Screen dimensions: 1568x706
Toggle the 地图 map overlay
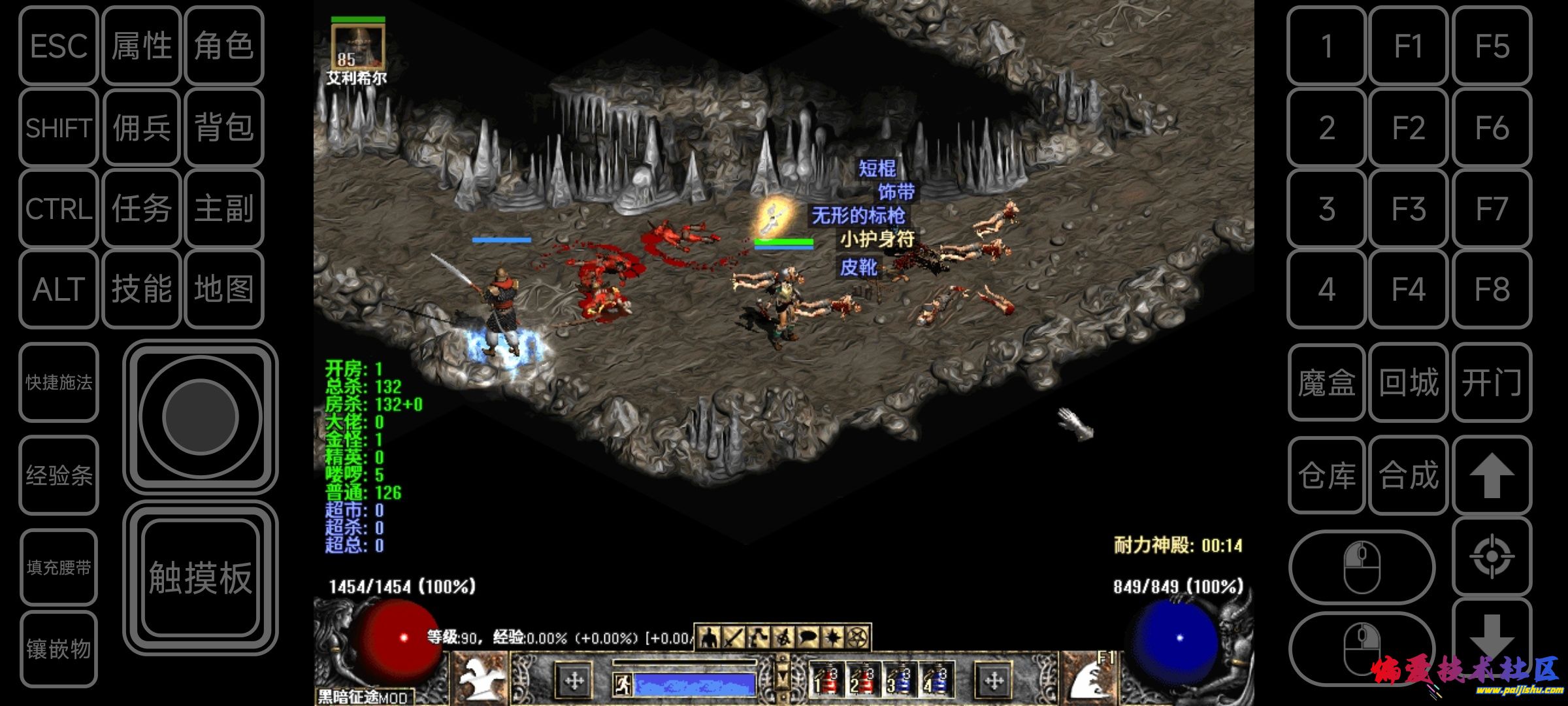(223, 289)
